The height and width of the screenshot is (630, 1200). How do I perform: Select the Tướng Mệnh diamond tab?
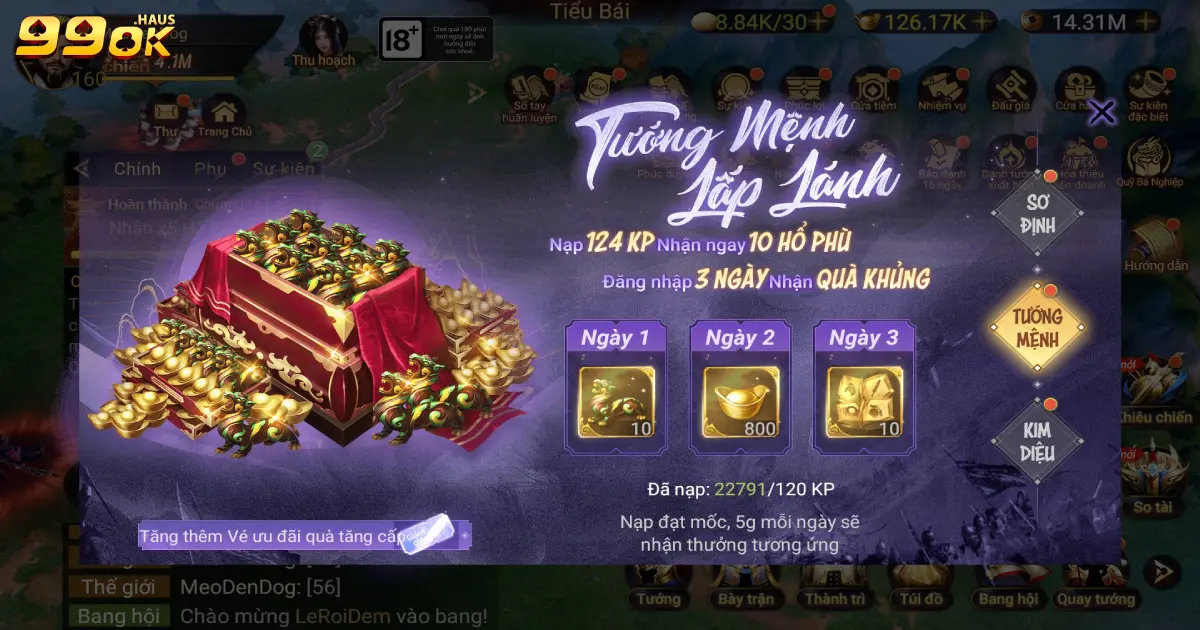(1037, 327)
